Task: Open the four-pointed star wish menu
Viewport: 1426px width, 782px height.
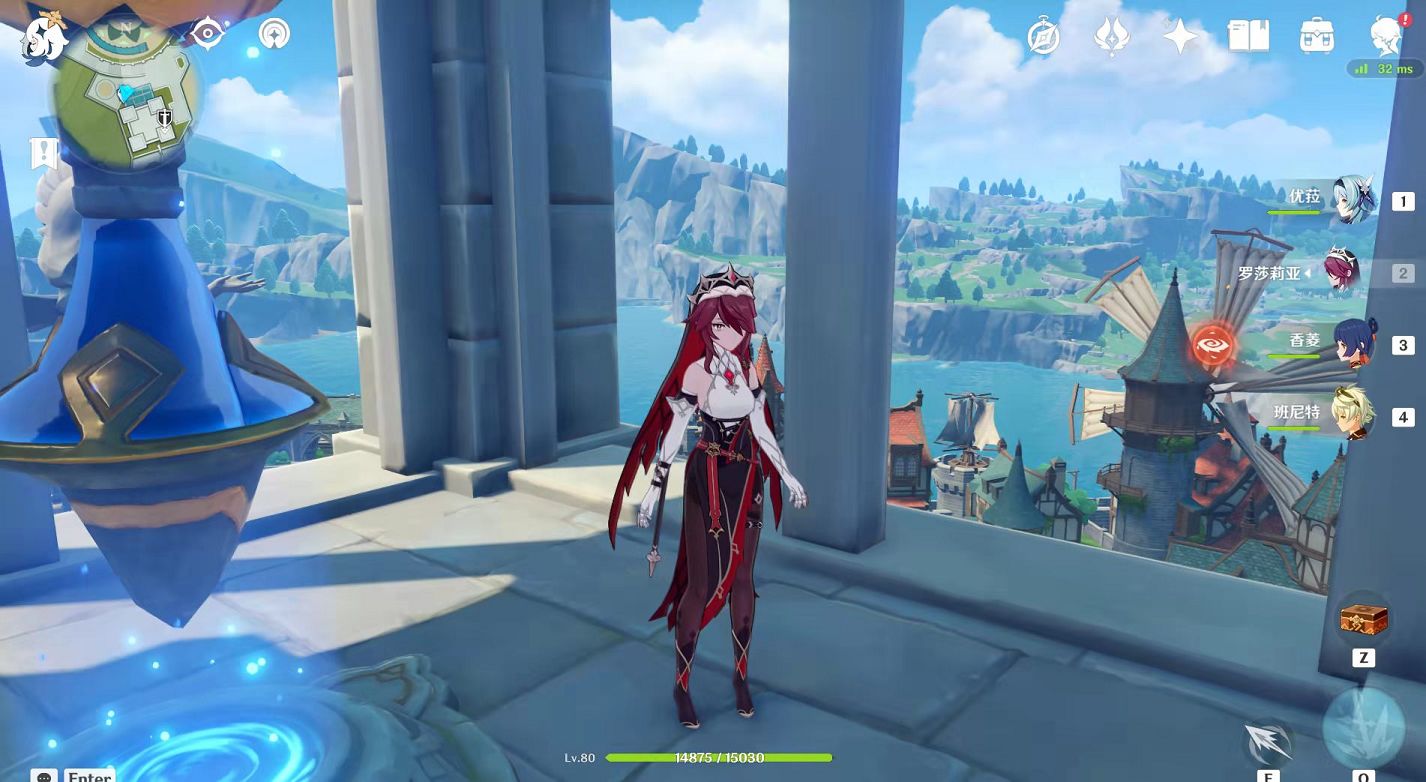Action: (1180, 37)
